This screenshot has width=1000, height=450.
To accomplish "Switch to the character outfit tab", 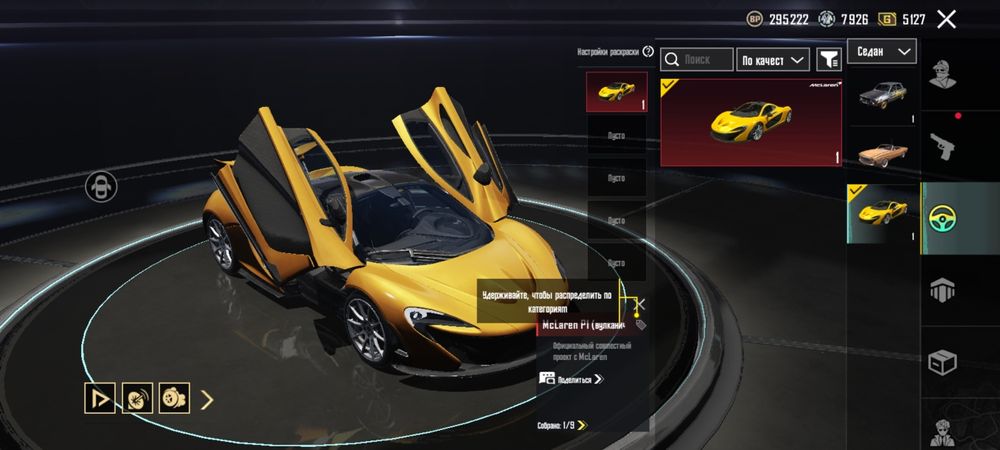I will click(941, 75).
